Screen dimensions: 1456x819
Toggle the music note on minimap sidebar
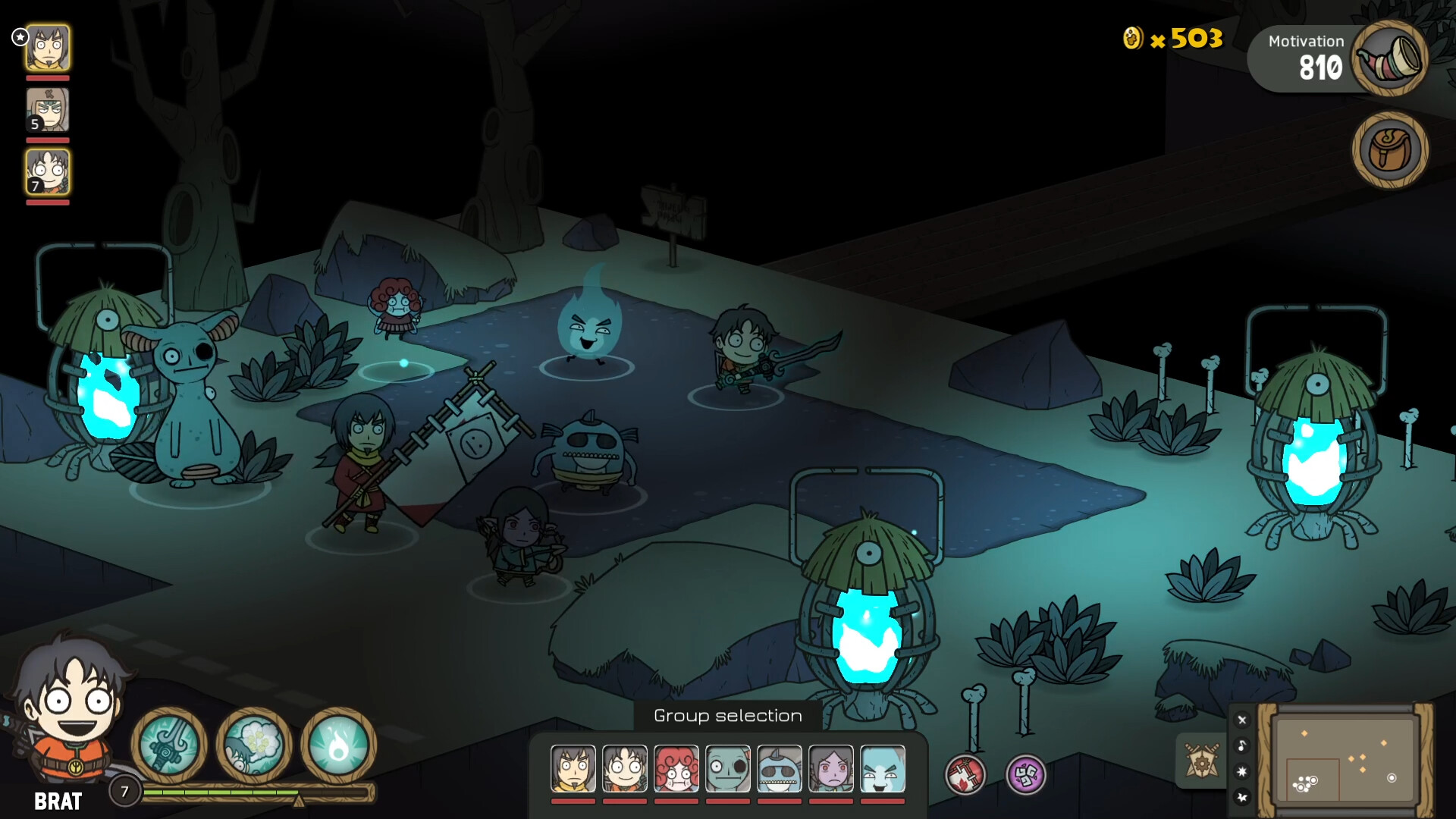pos(1242,746)
